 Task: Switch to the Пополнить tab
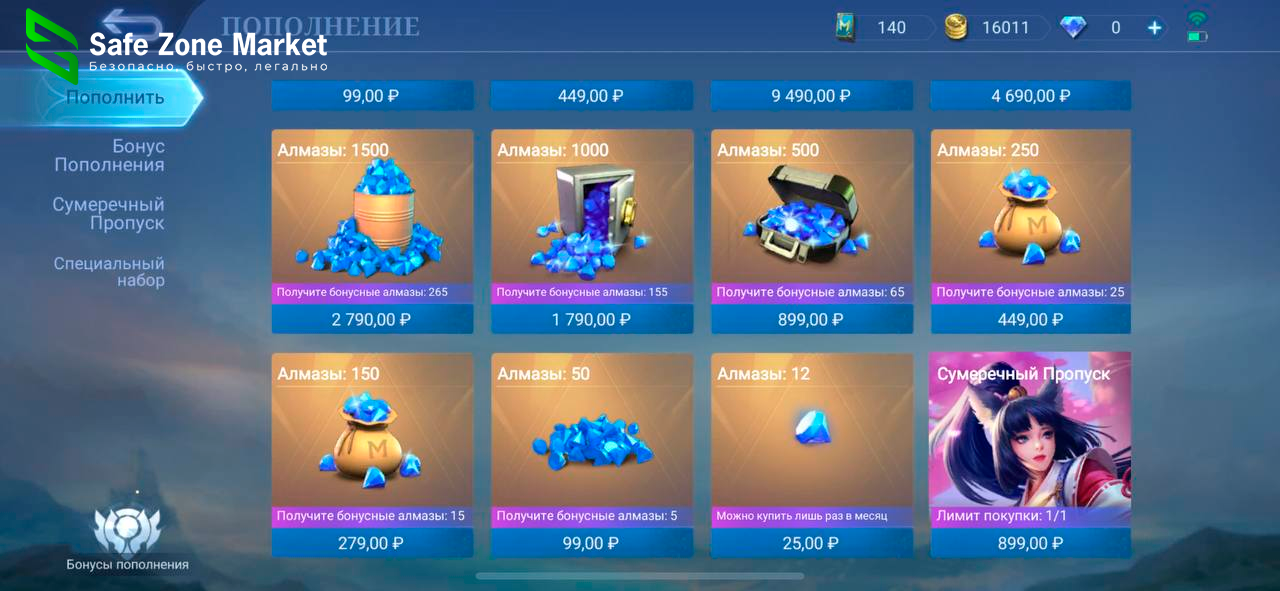point(115,98)
